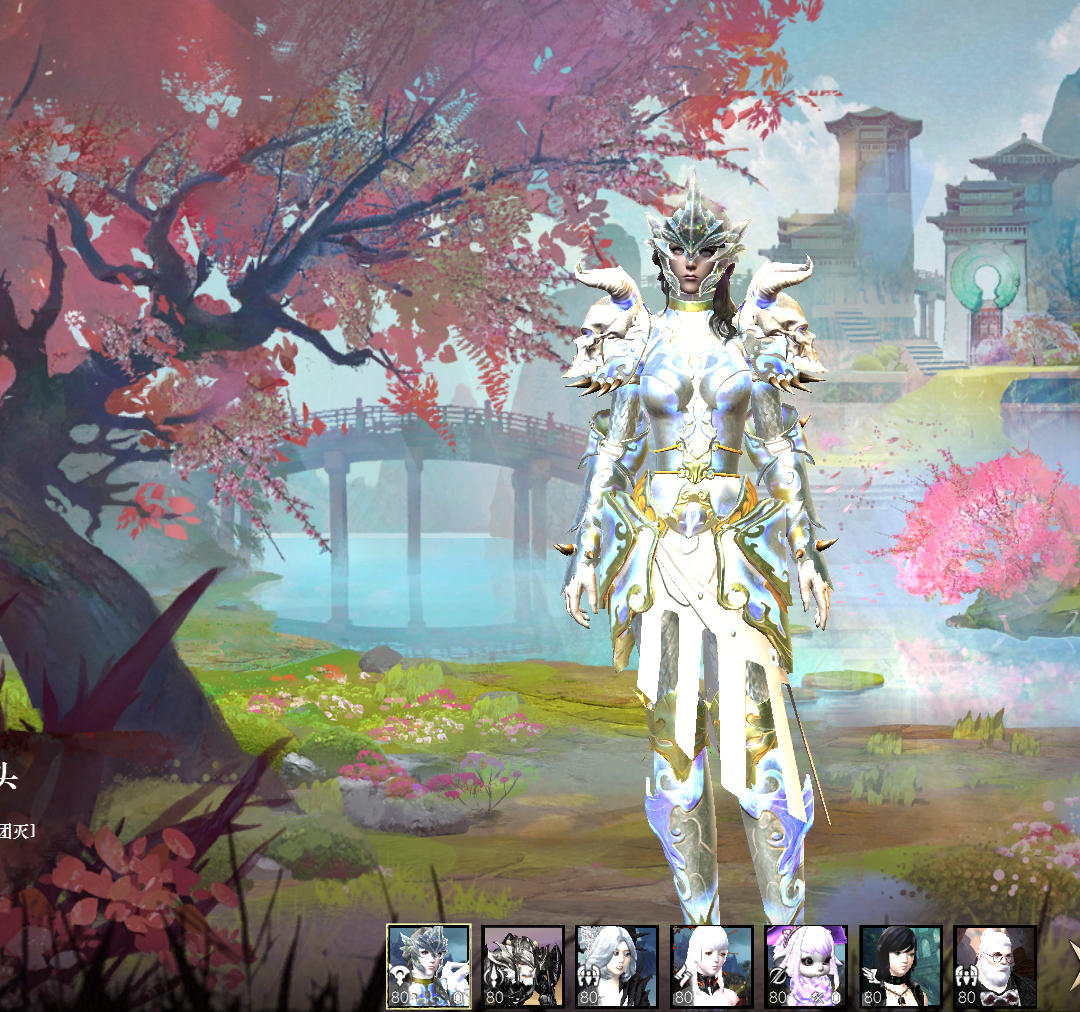Choose the black-haired female character portrait

[x=900, y=966]
